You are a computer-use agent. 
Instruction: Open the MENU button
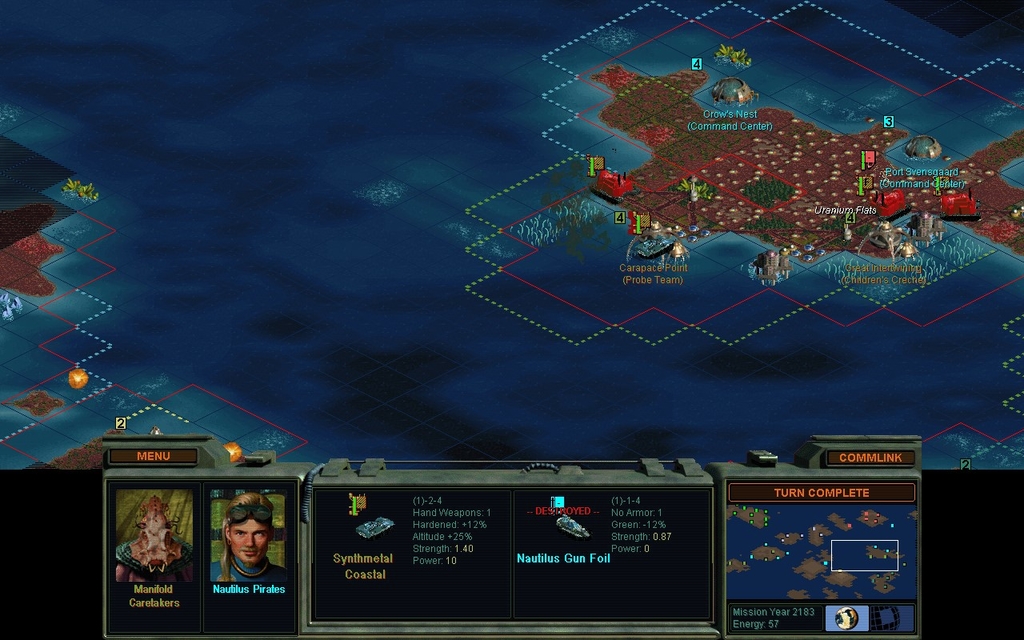tap(153, 456)
